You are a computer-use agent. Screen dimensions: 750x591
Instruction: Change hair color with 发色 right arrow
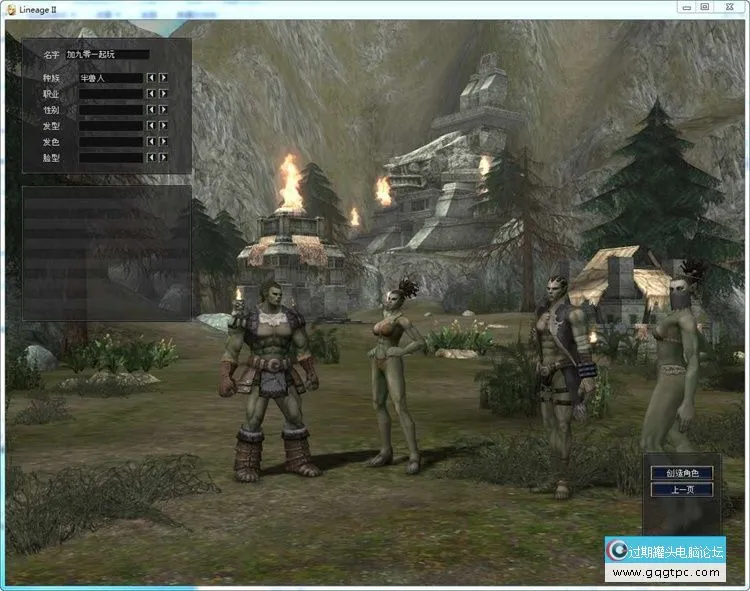click(x=163, y=142)
